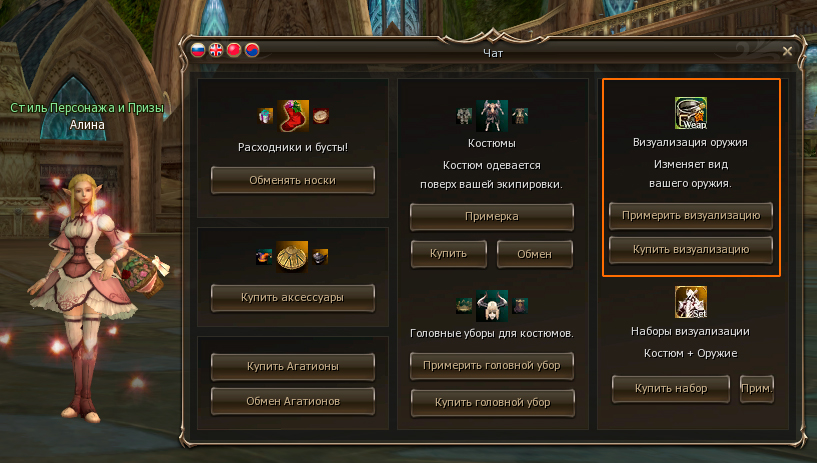Select the South Korean flag icon
Screen dimensions: 817x463
(252, 50)
